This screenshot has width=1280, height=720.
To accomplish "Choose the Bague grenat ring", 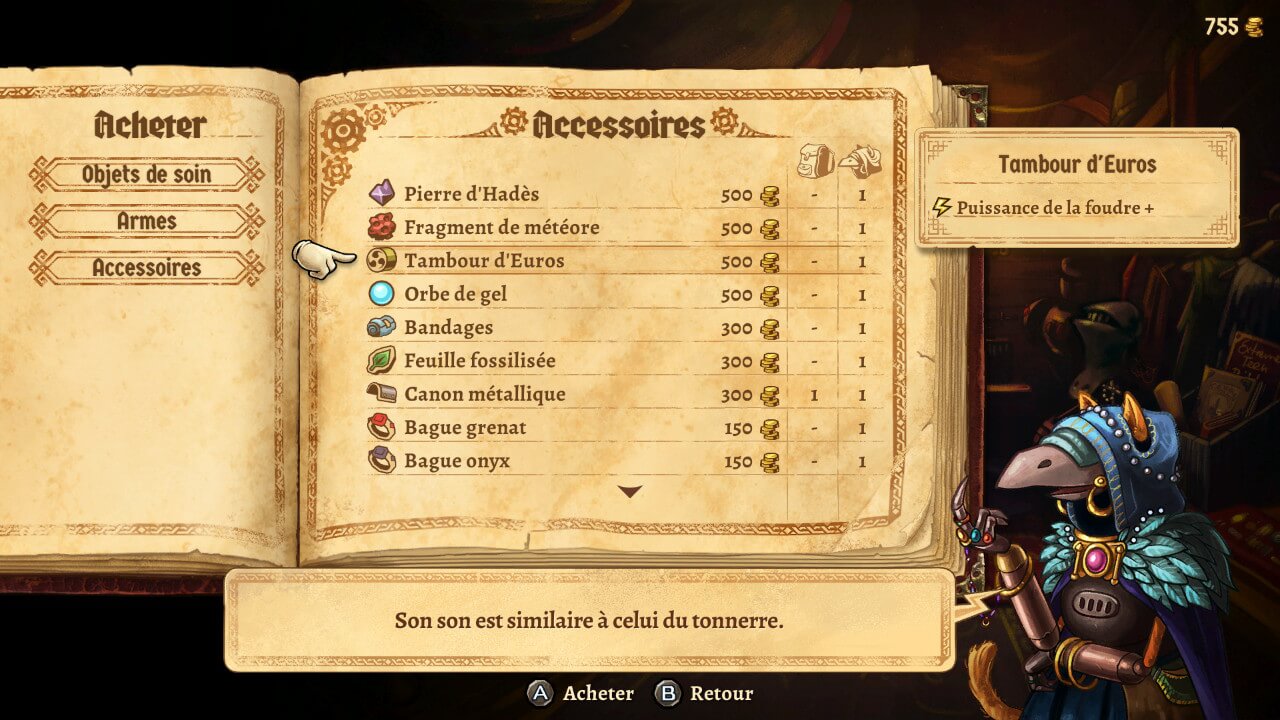I will click(x=465, y=428).
